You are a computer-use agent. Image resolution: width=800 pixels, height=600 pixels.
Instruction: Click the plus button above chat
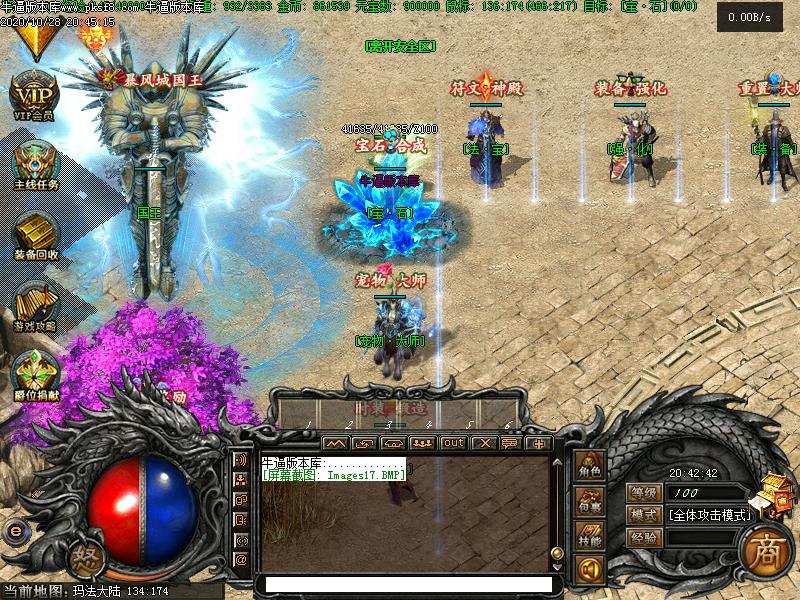click(x=539, y=443)
